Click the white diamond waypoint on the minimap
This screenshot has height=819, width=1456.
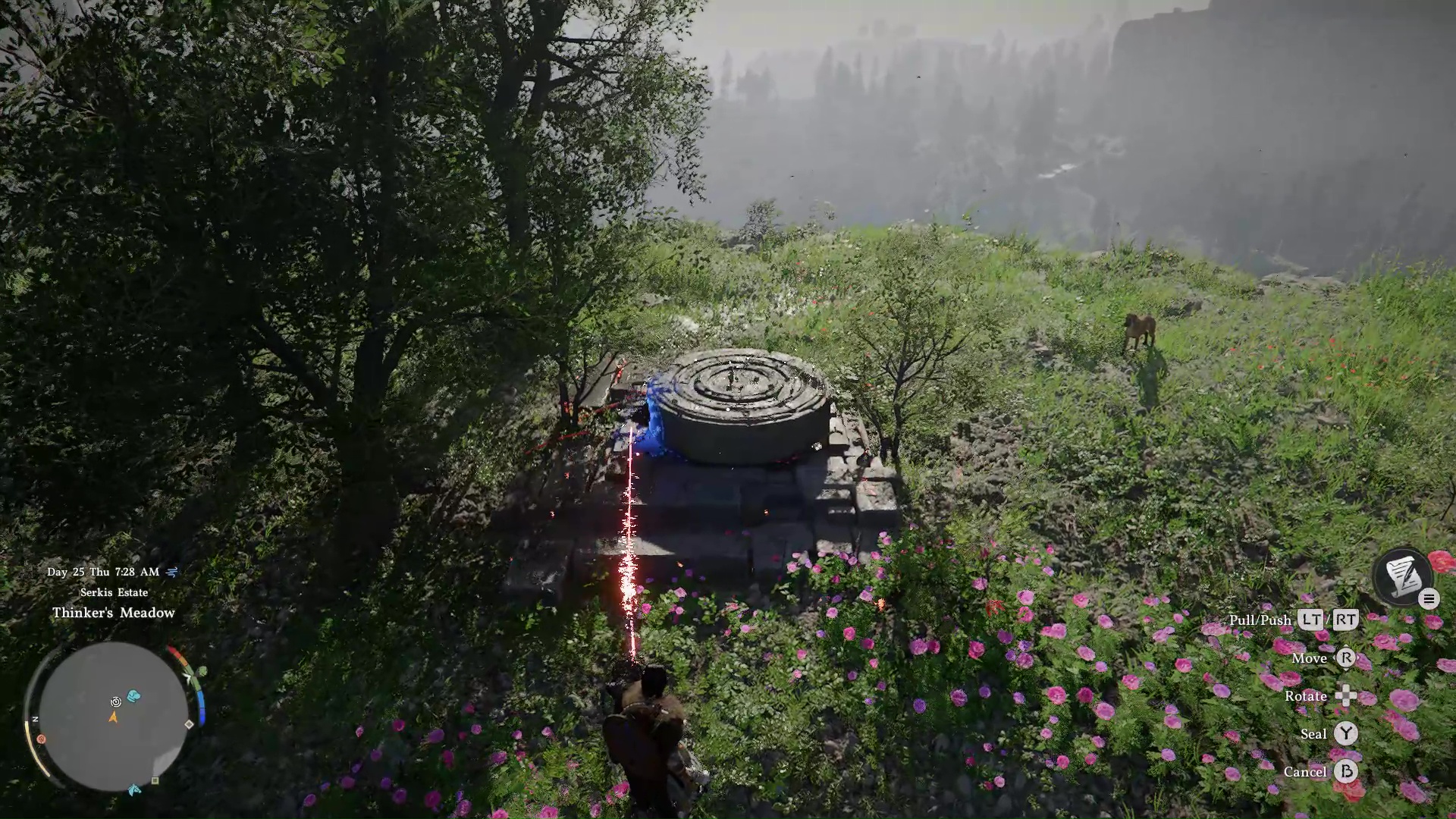tap(189, 724)
